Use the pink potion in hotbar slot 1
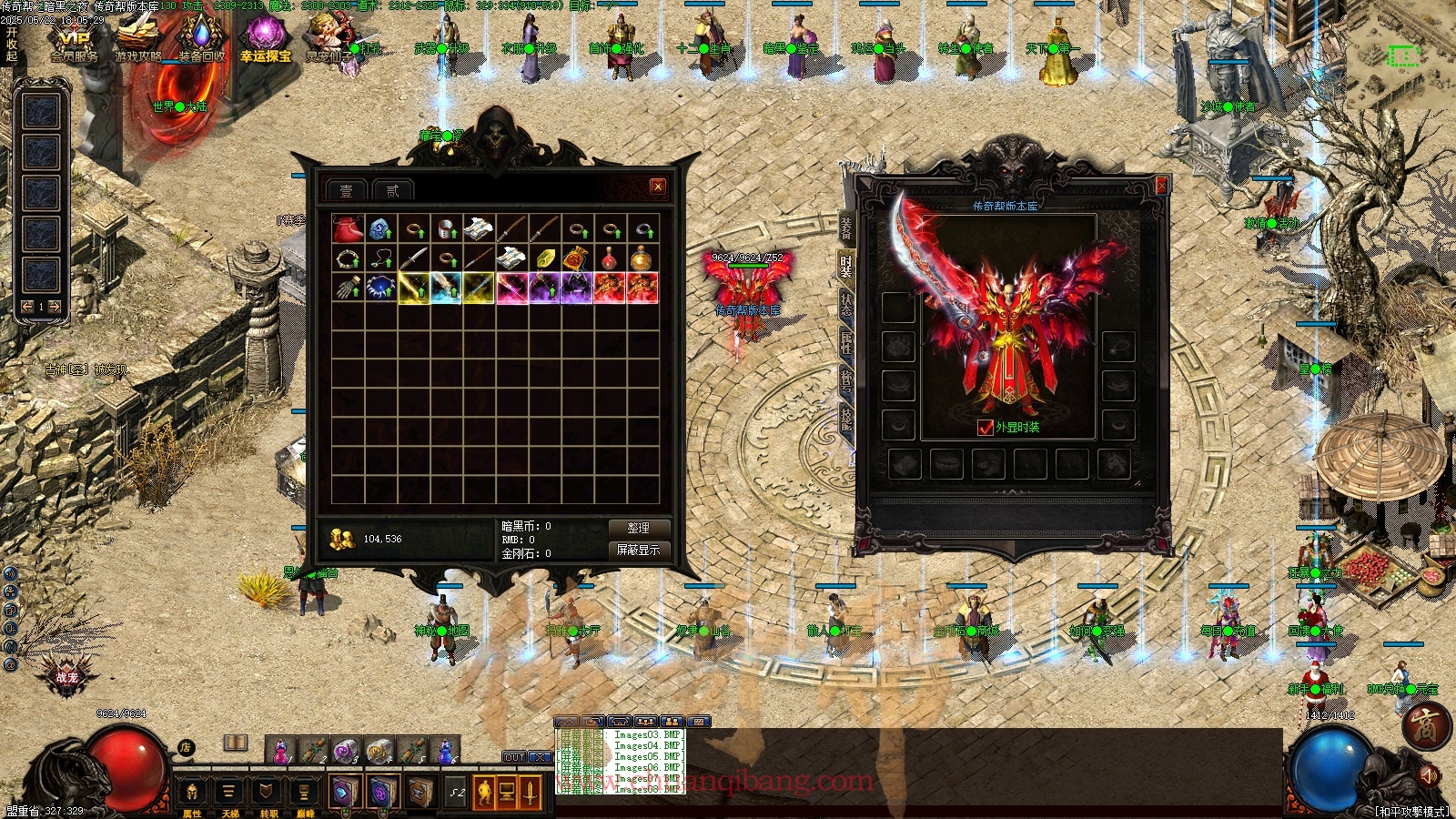The height and width of the screenshot is (819, 1456). point(280,751)
